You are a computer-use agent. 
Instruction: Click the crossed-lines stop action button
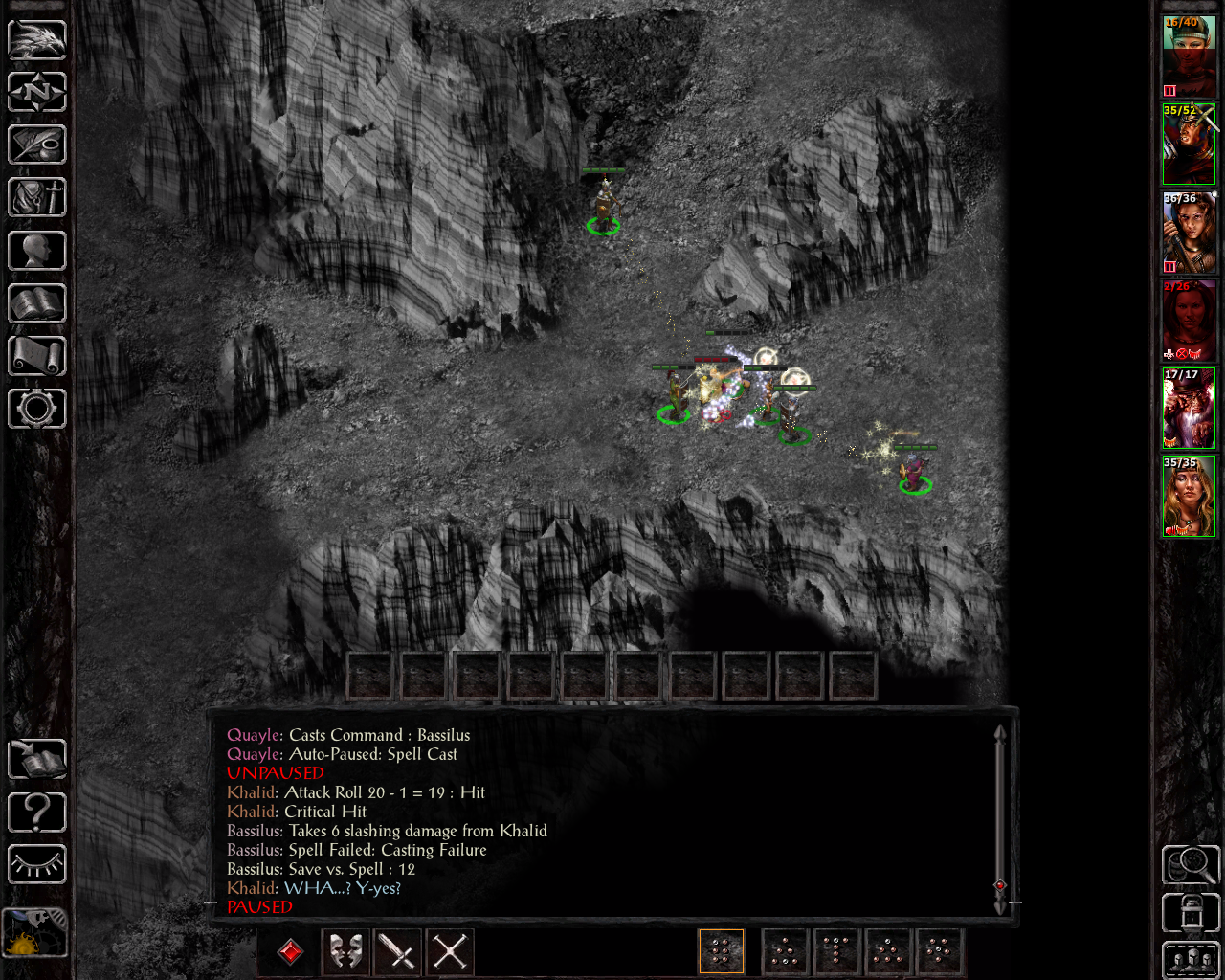pyautogui.click(x=449, y=951)
